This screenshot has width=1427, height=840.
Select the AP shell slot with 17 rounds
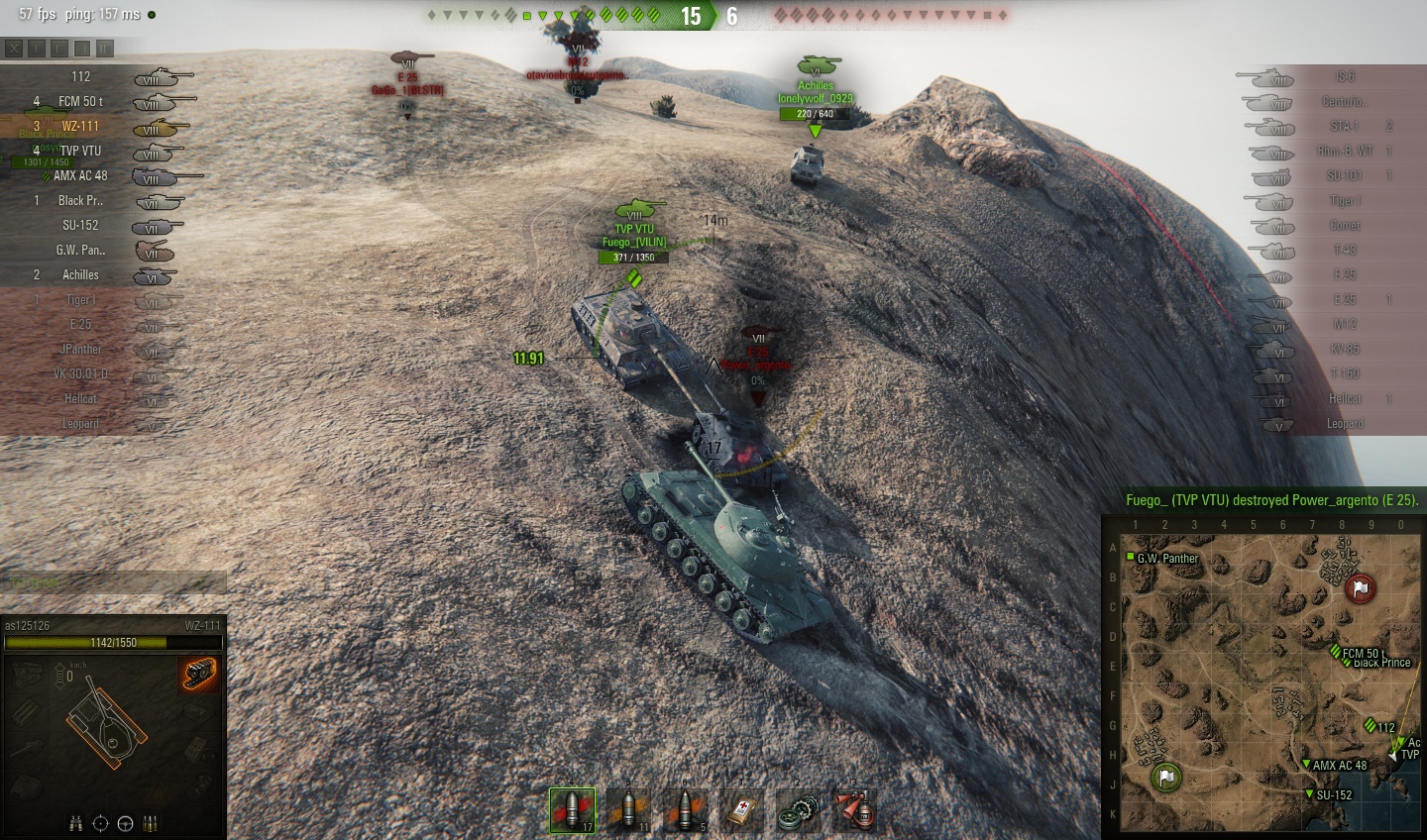click(573, 810)
